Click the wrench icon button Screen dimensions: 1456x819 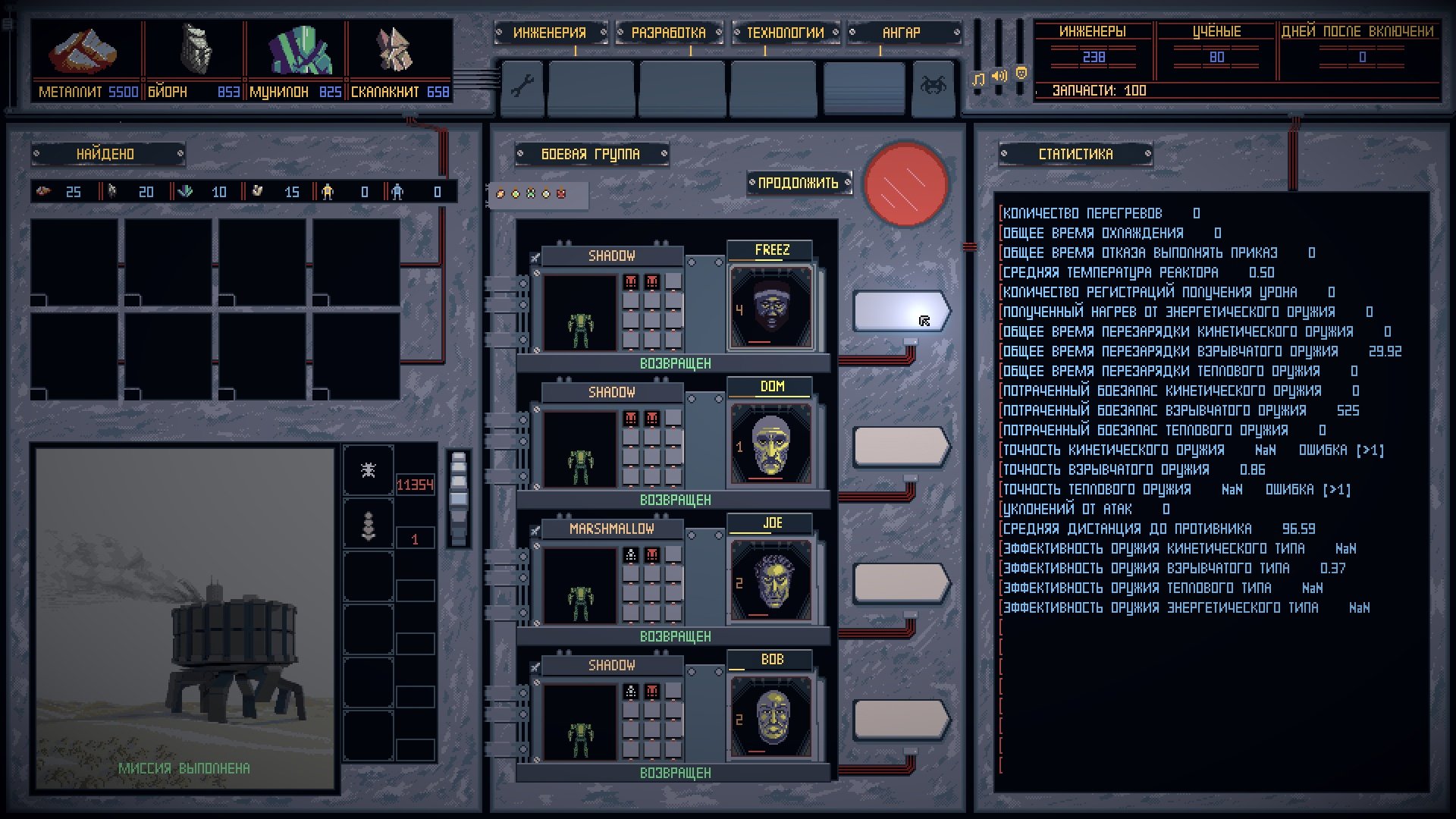(x=522, y=86)
